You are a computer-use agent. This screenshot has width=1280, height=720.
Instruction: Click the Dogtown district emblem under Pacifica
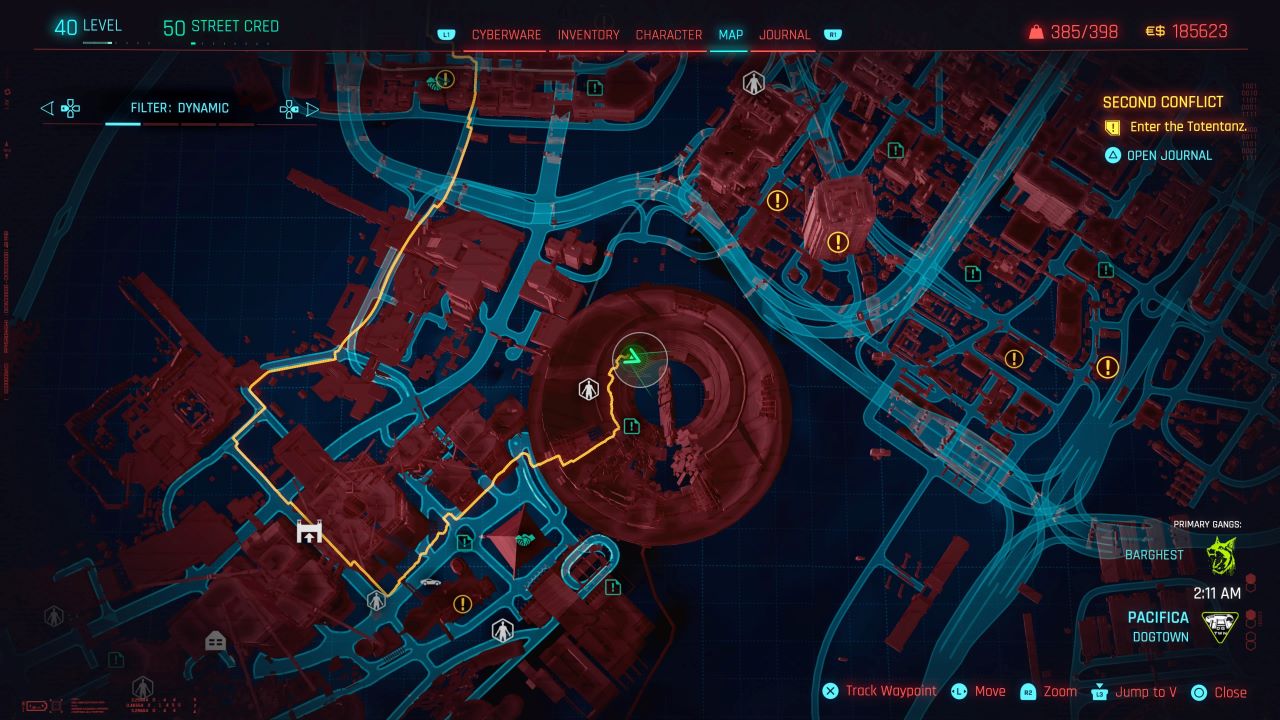pos(1221,627)
